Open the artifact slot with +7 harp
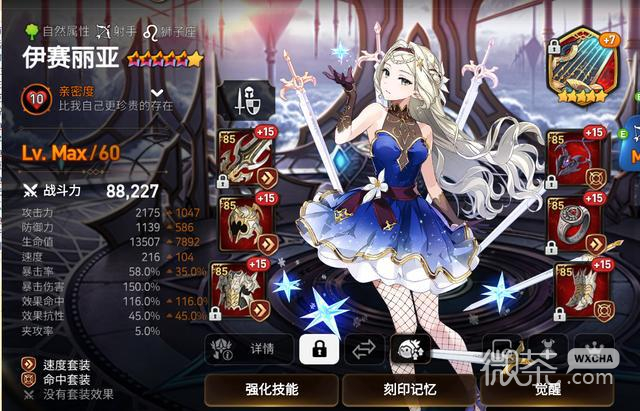Screen dimensions: 640x411 coord(583,61)
